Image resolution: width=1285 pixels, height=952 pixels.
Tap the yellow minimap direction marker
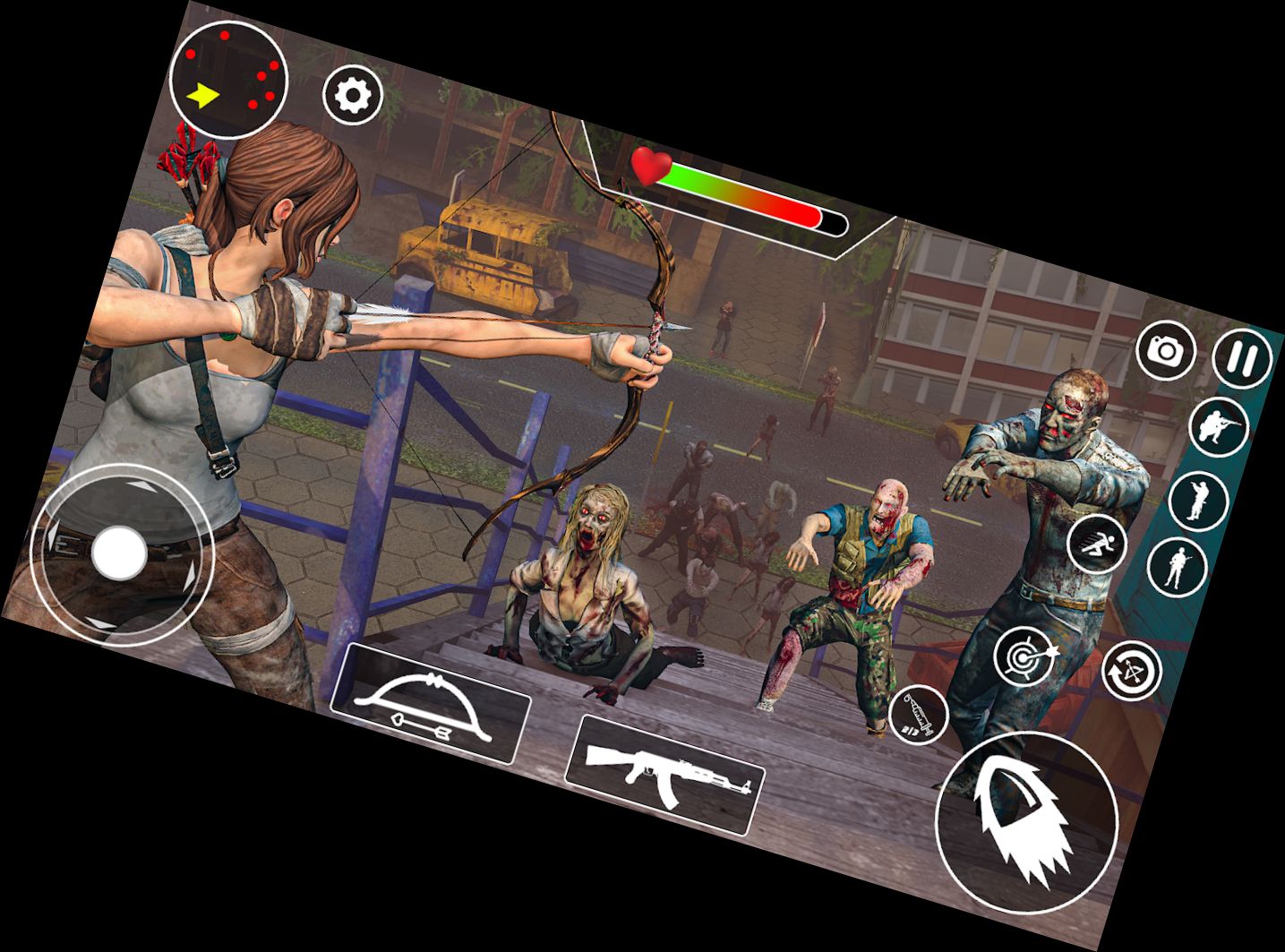pos(204,93)
